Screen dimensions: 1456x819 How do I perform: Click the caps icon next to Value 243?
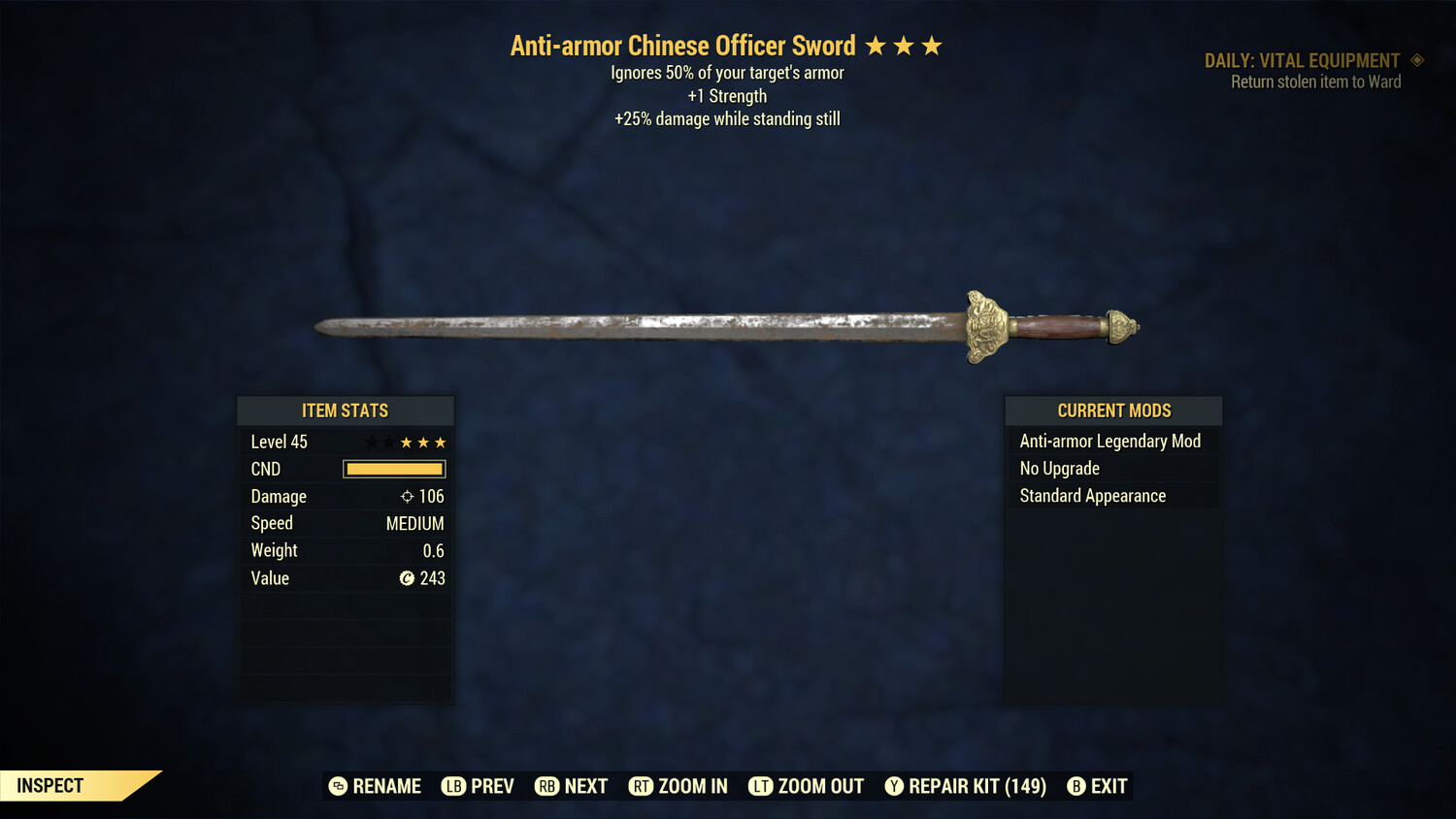tap(407, 578)
